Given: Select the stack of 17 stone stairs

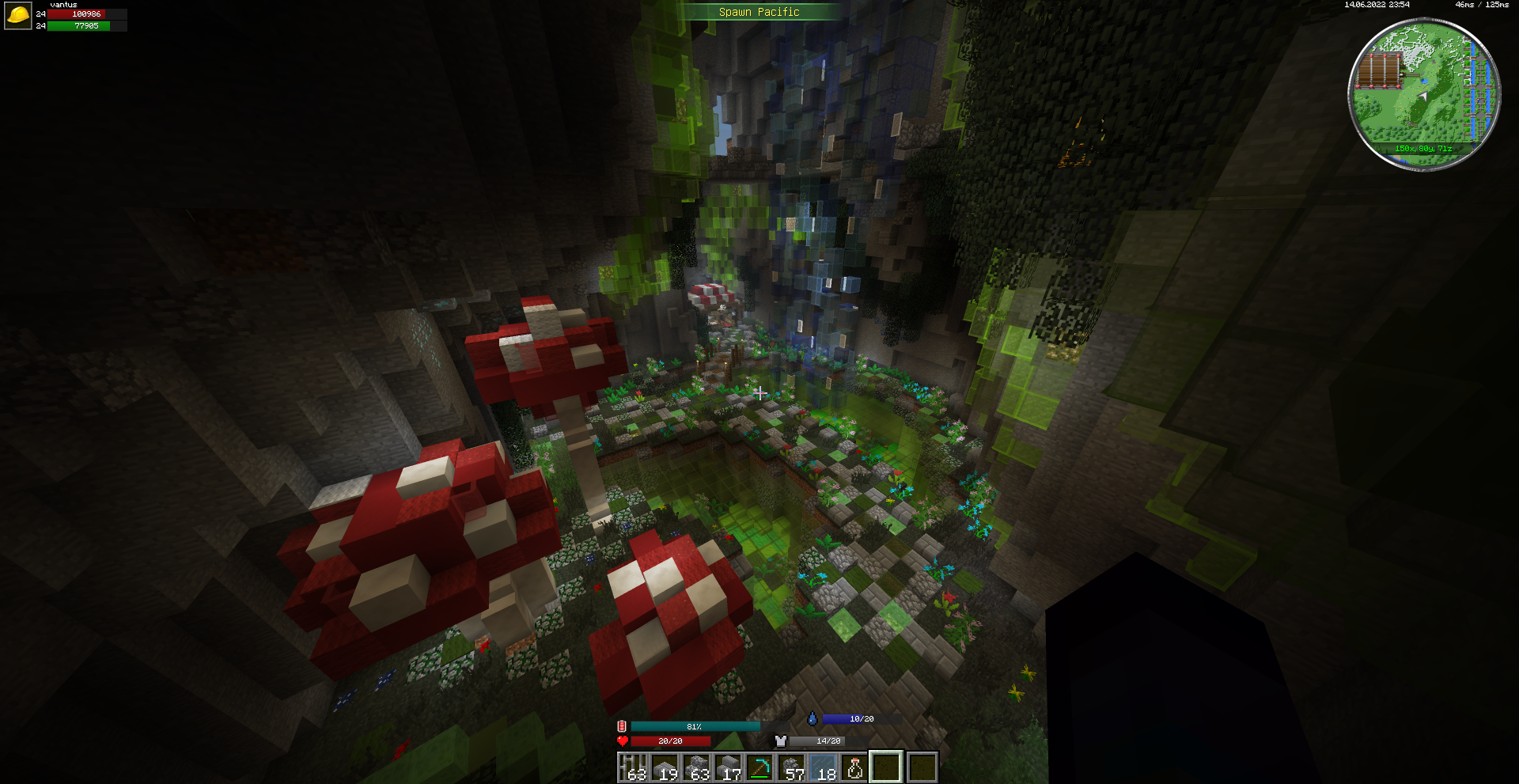Looking at the screenshot, I should click(x=728, y=767).
